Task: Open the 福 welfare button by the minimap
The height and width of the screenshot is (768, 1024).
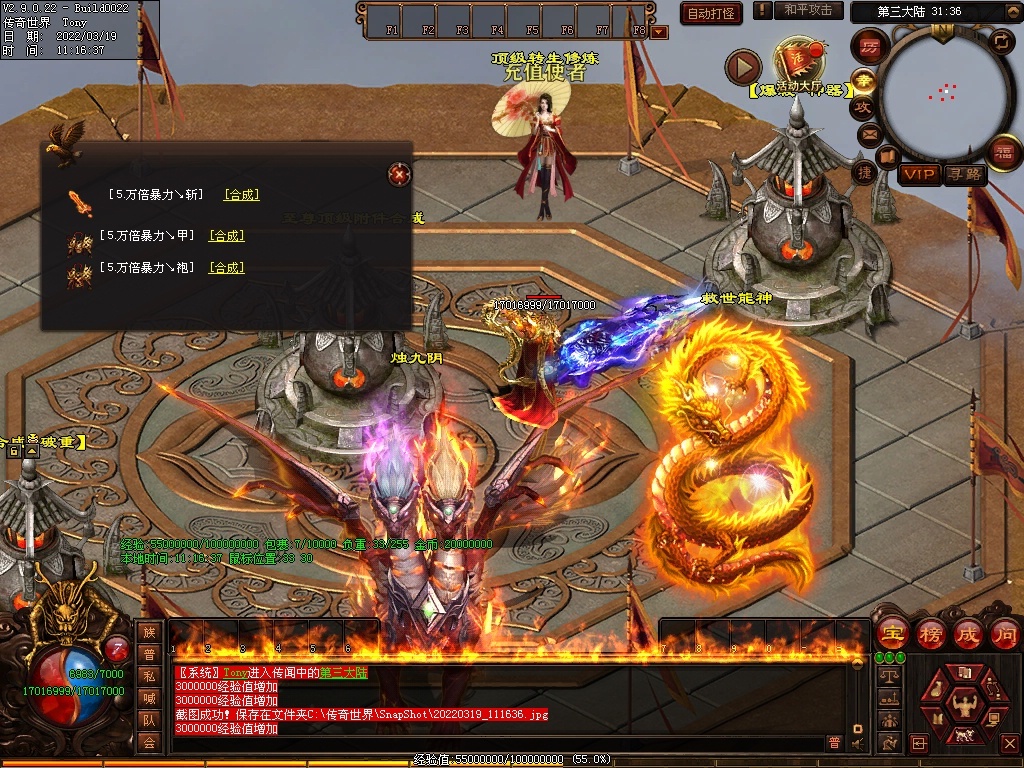Action: click(1003, 151)
